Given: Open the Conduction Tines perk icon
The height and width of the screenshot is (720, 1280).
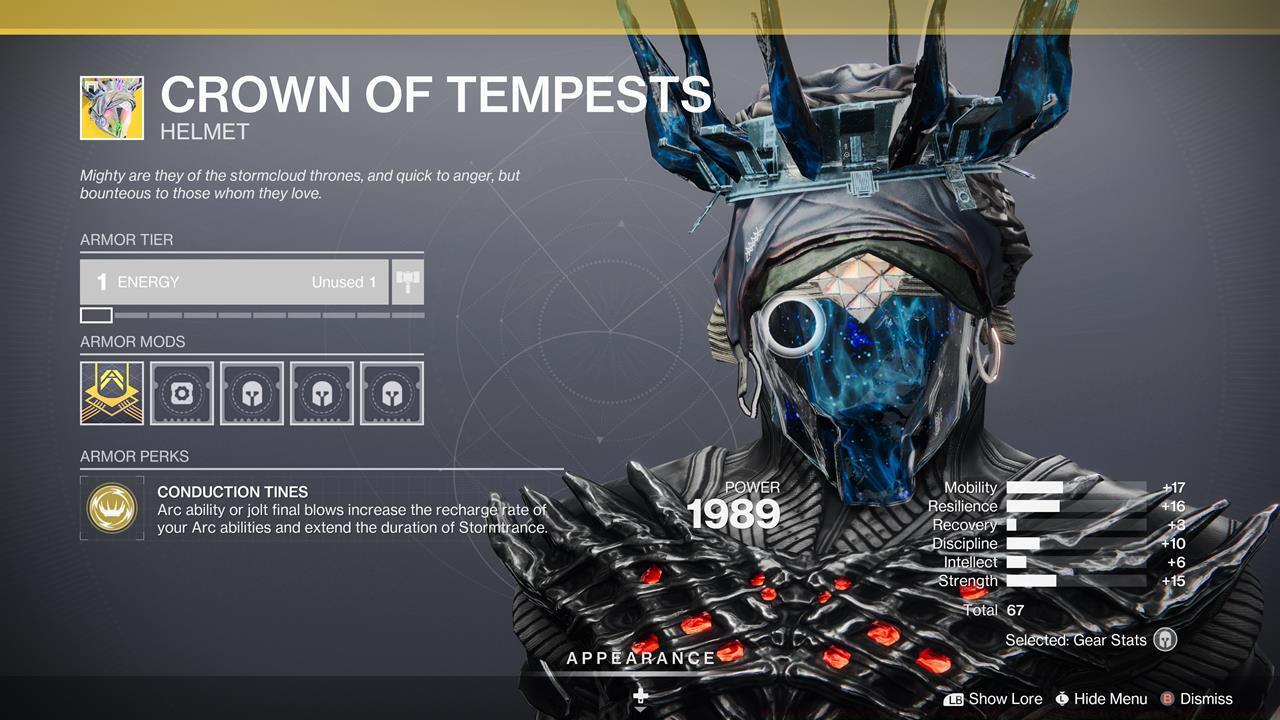Looking at the screenshot, I should (113, 508).
